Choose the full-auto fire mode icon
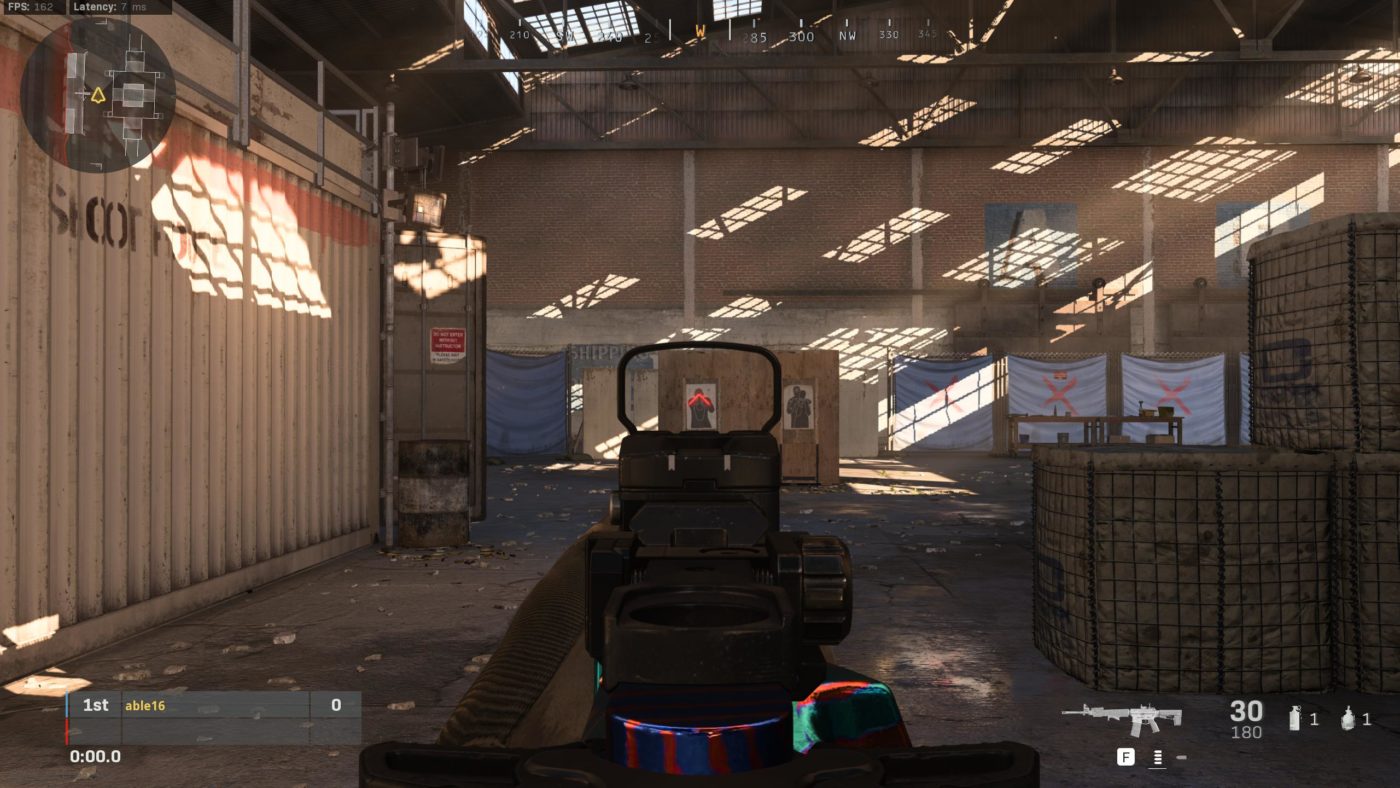Screen dimensions: 1400x788 pyautogui.click(x=1157, y=758)
